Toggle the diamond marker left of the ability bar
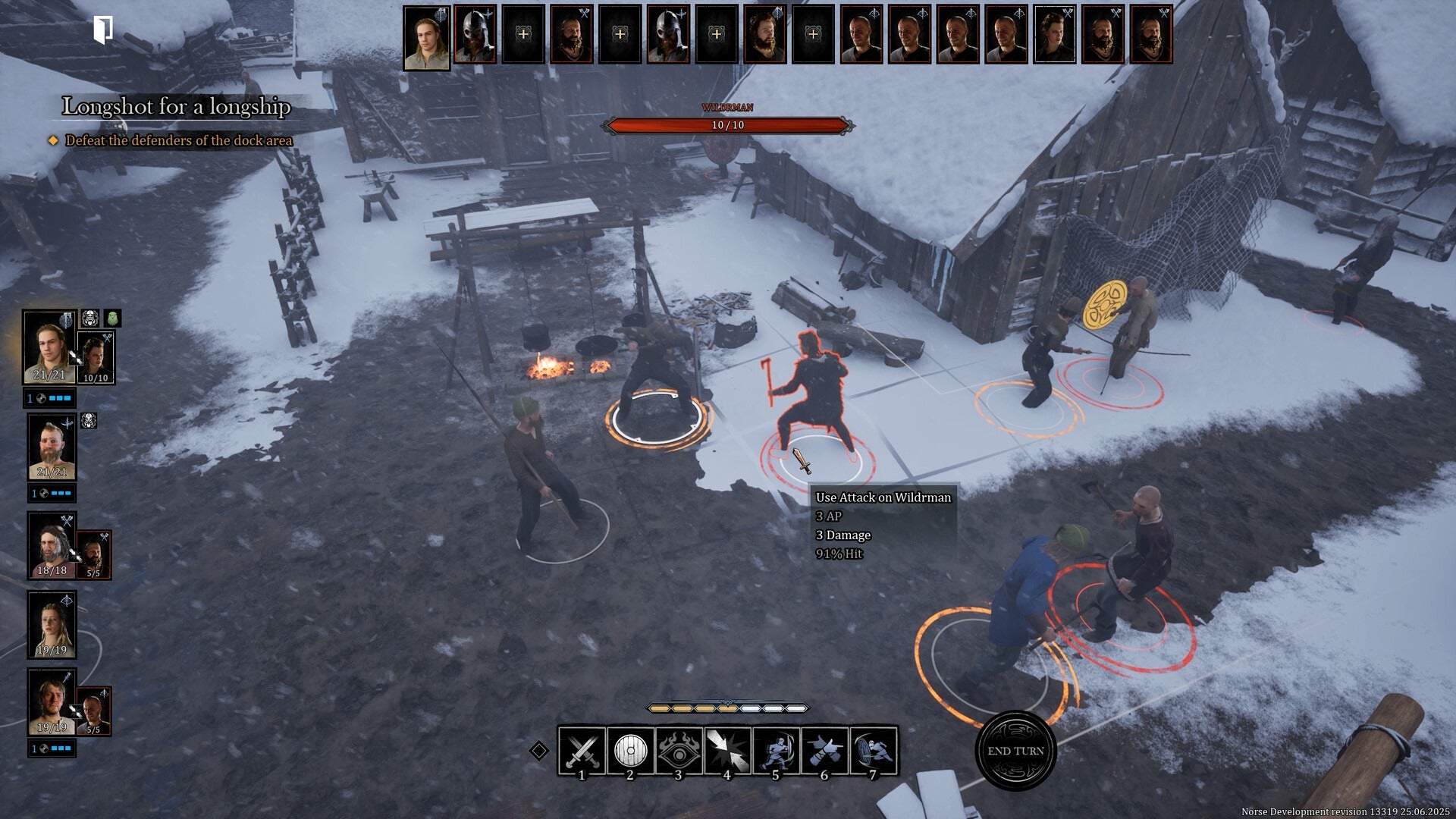1456x819 pixels. click(x=540, y=751)
